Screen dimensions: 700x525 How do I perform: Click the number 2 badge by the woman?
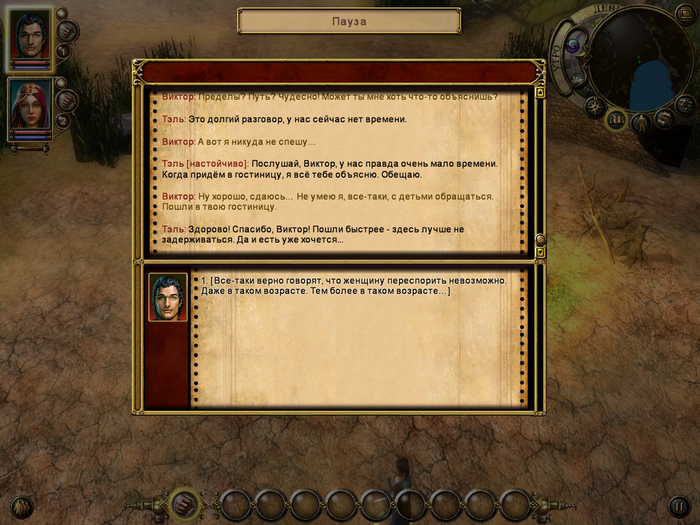[x=63, y=120]
